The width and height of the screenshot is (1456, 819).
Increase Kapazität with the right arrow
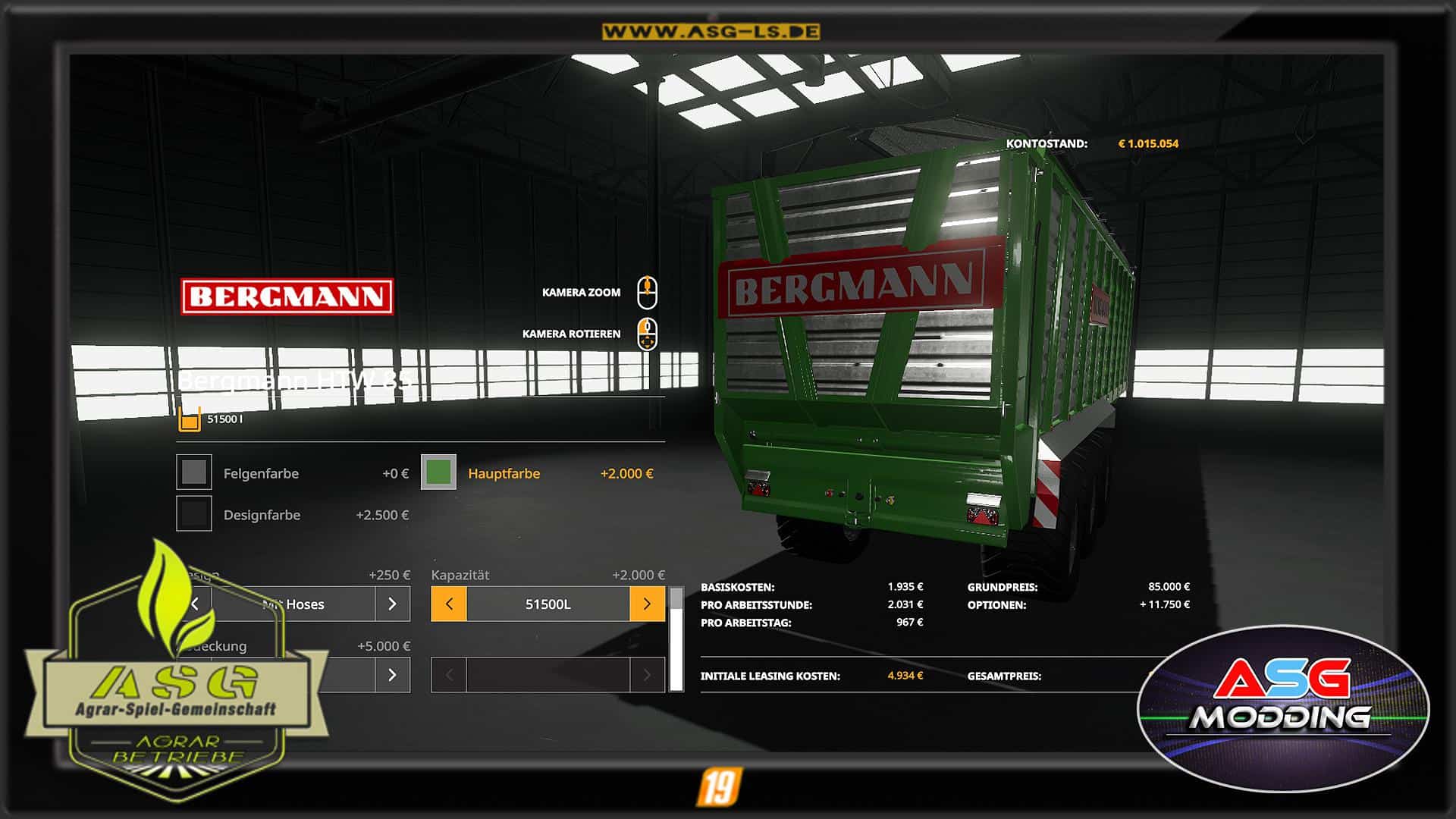pyautogui.click(x=647, y=604)
